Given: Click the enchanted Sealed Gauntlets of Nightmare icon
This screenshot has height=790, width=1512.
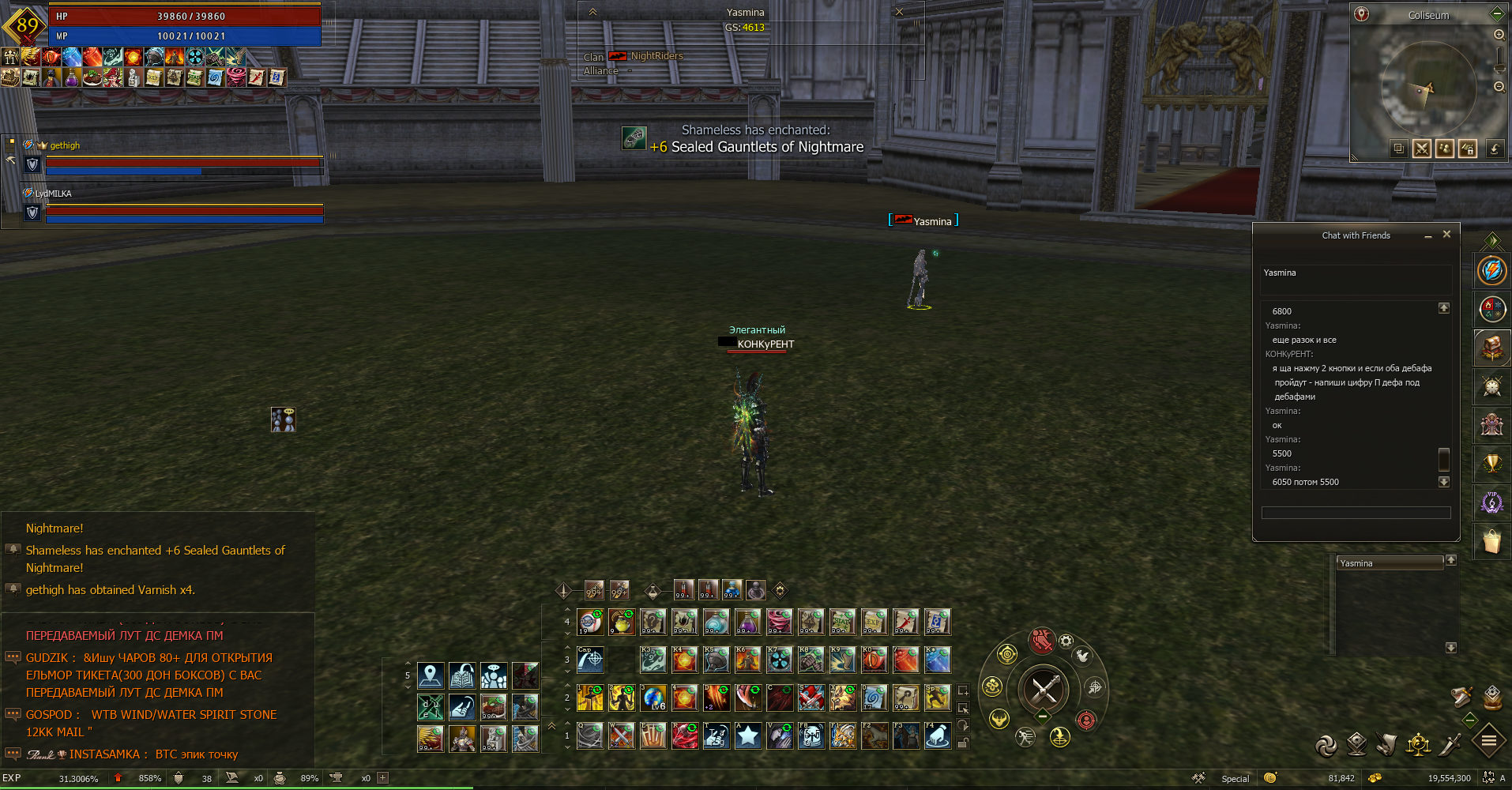Looking at the screenshot, I should [x=634, y=138].
